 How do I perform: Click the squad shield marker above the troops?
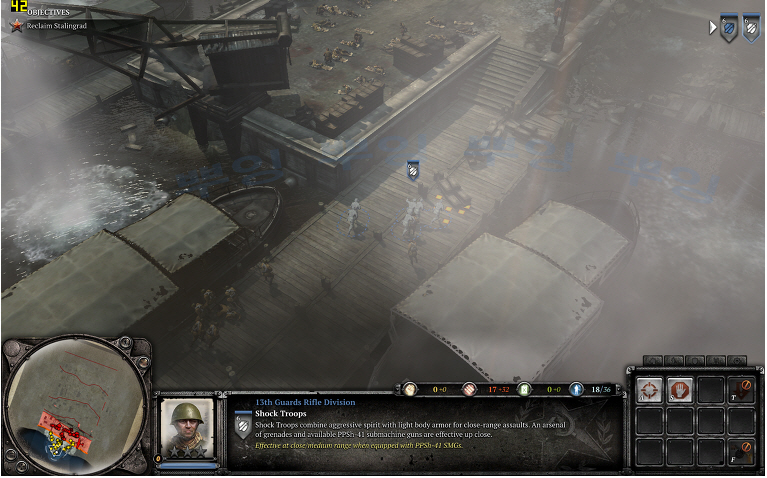[x=413, y=171]
